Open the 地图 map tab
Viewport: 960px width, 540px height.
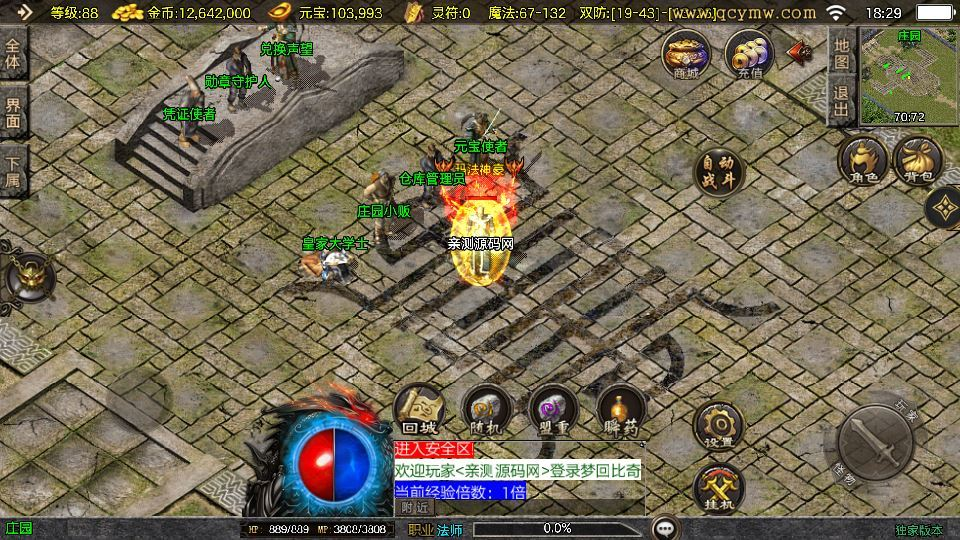click(842, 53)
